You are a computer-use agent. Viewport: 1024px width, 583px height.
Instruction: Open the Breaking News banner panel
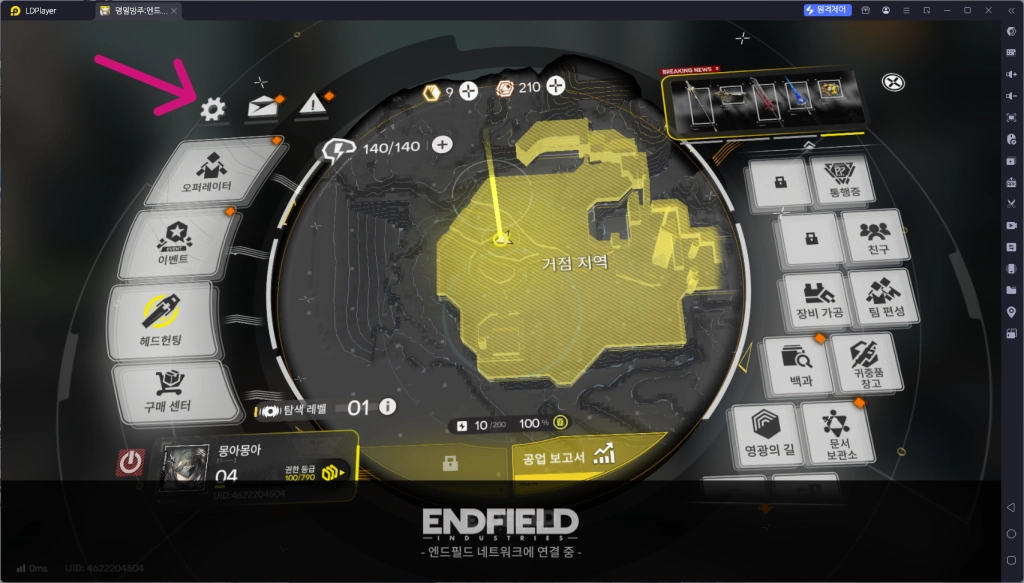[x=762, y=102]
